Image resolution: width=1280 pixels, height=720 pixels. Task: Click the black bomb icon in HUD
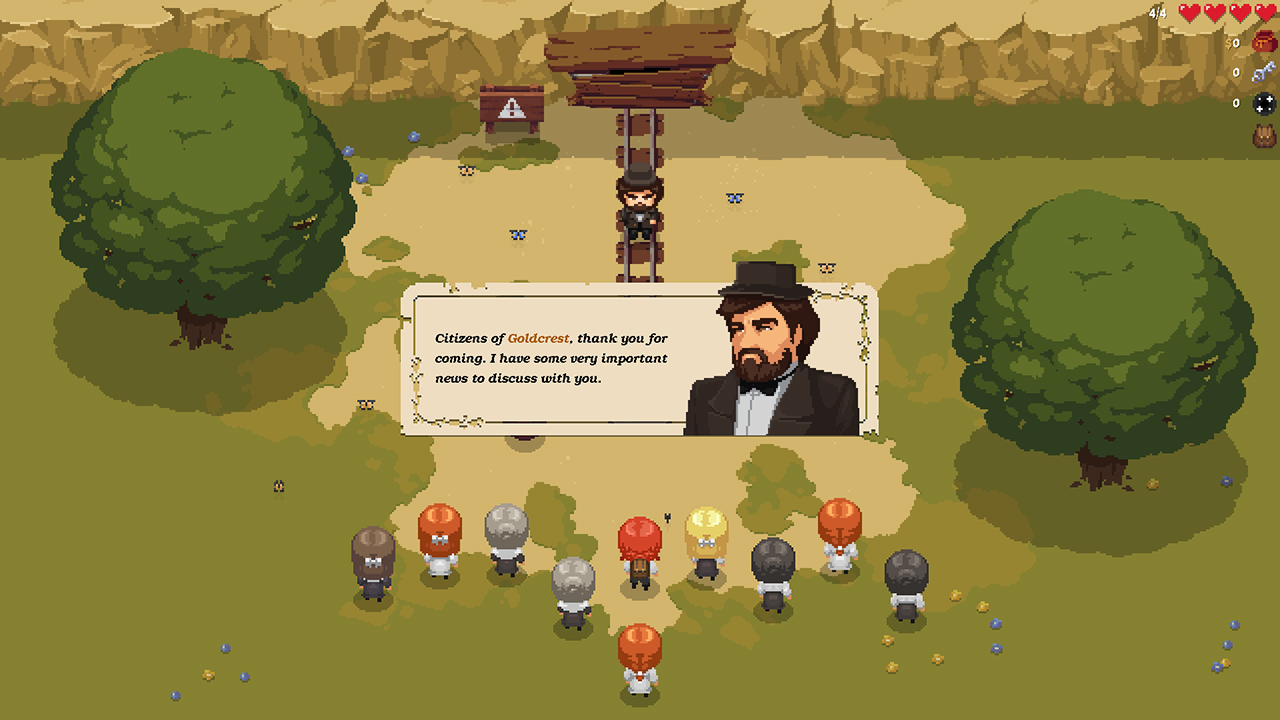point(1263,103)
